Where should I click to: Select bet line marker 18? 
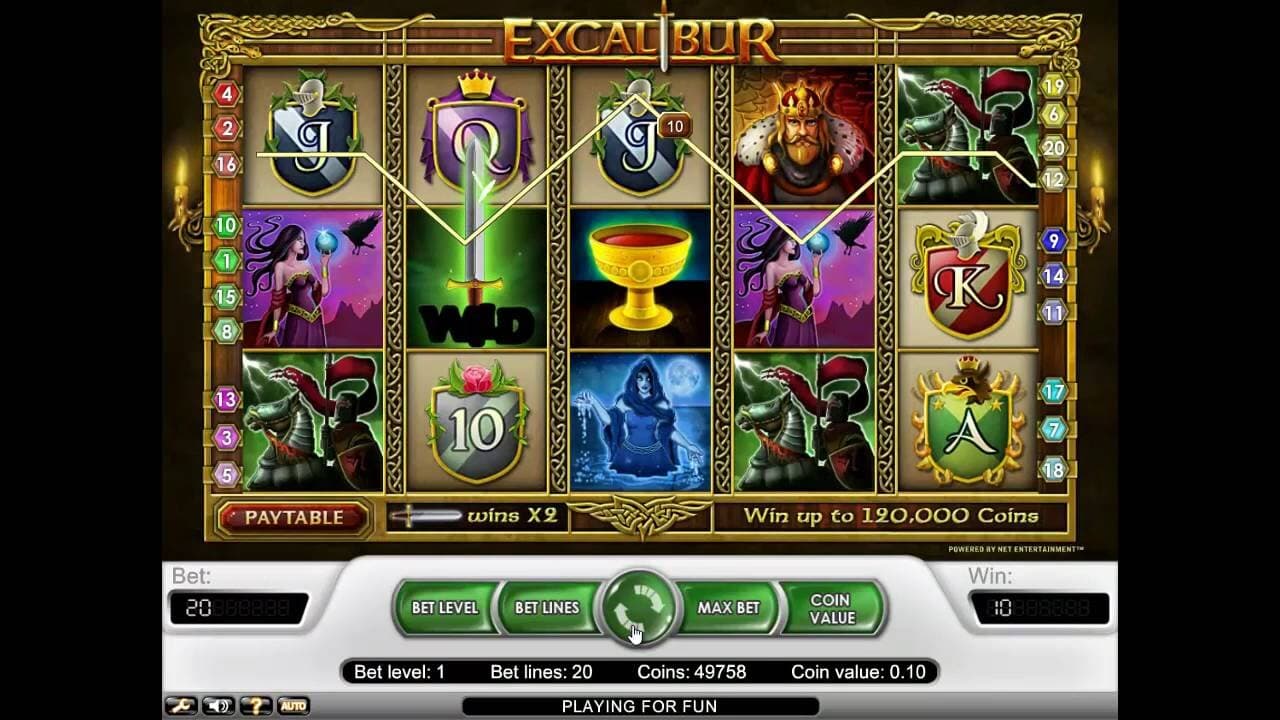click(1053, 469)
